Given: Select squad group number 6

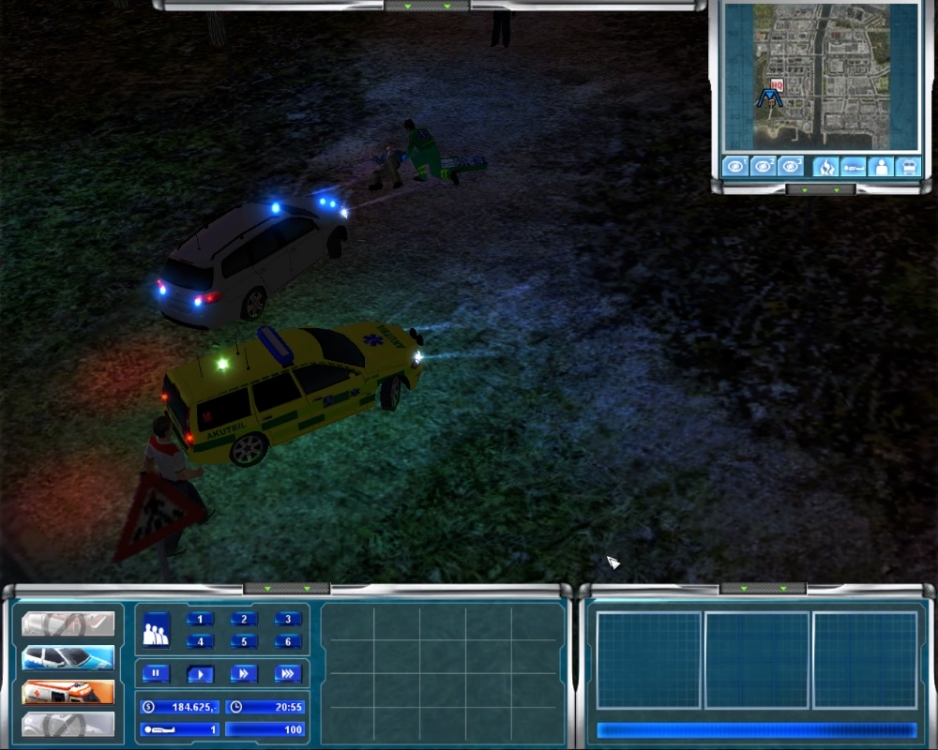Looking at the screenshot, I should coord(288,642).
